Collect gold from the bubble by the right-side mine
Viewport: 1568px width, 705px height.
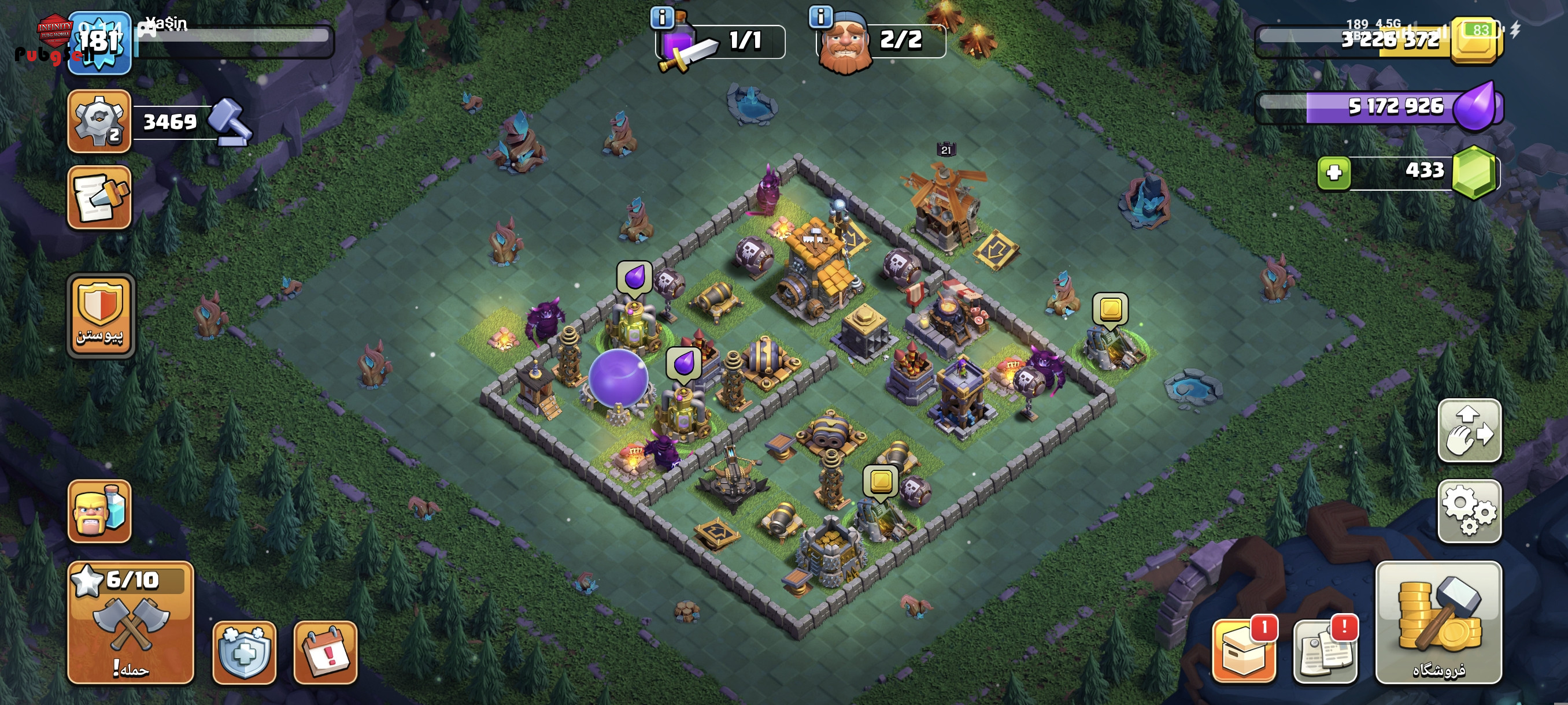pos(1110,310)
